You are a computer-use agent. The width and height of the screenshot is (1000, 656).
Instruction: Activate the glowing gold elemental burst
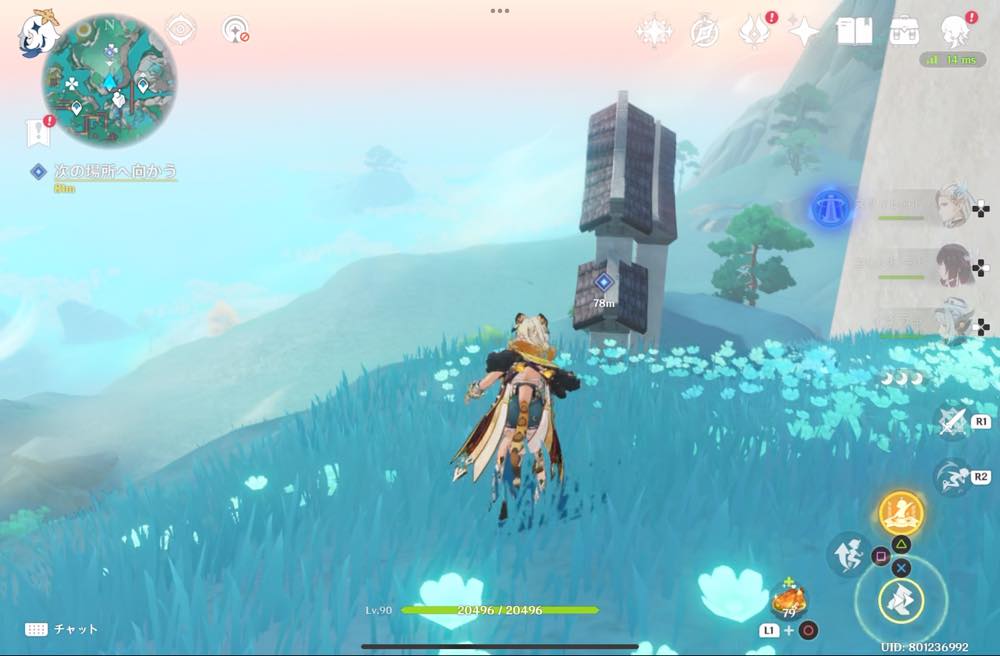point(901,514)
